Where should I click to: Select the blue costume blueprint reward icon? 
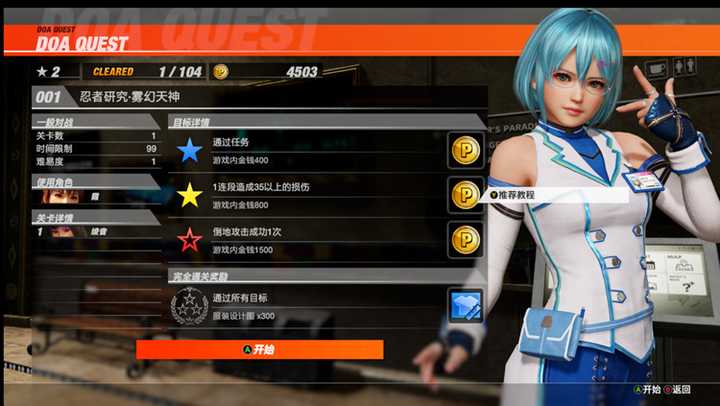pos(465,306)
